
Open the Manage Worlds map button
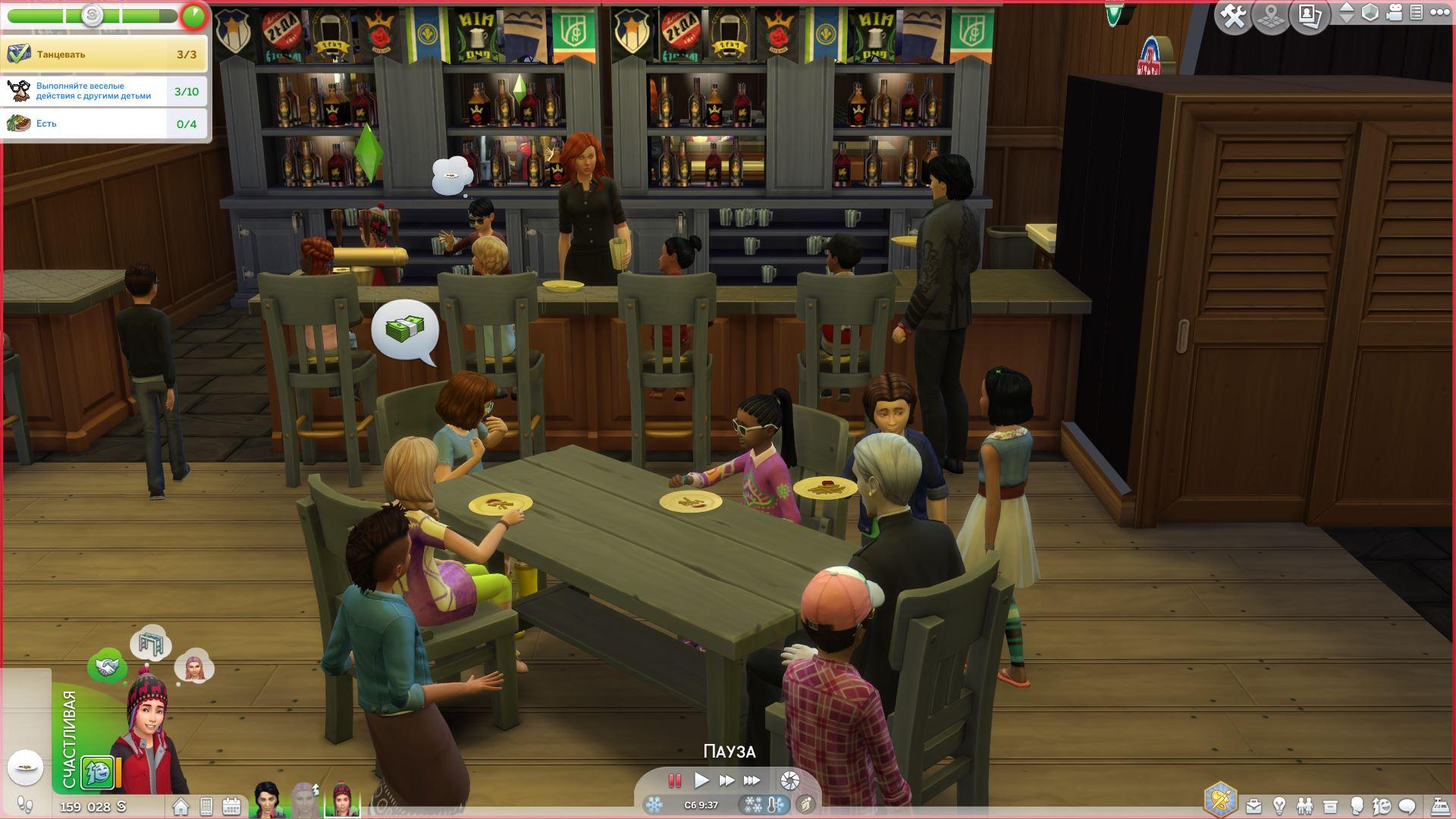[x=1272, y=16]
